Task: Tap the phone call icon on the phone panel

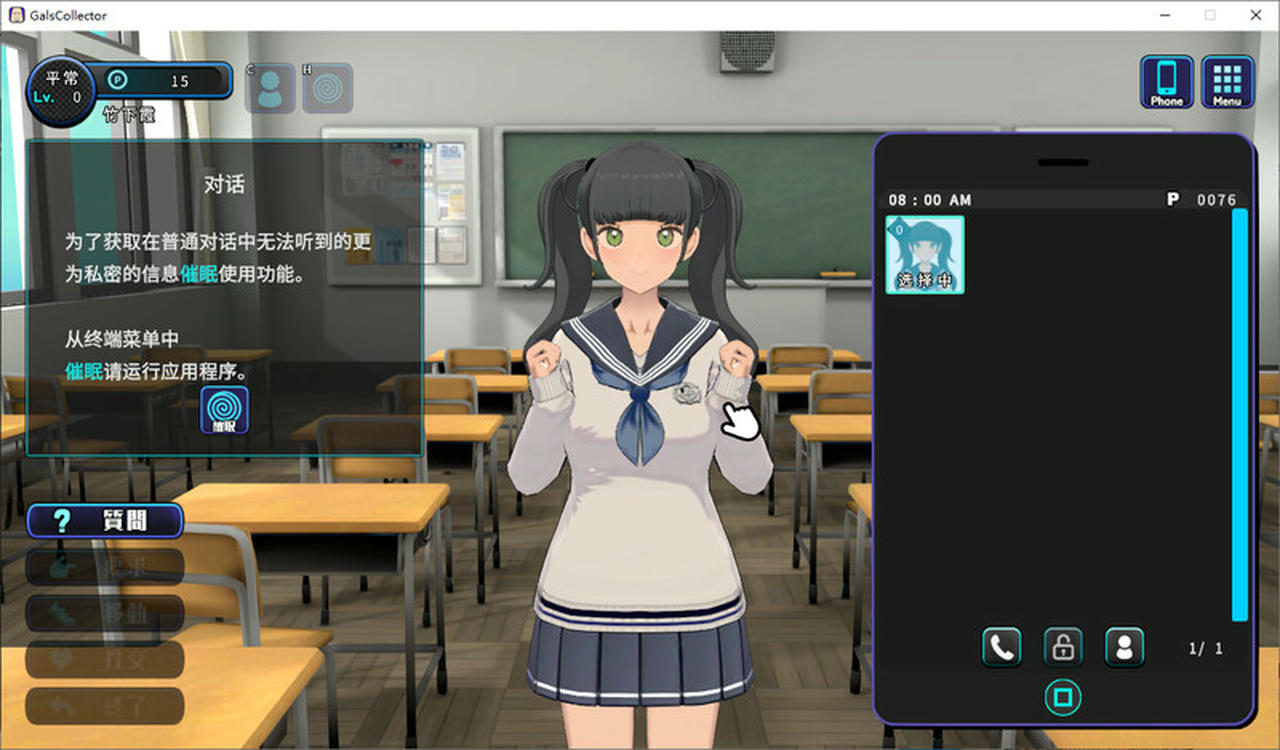Action: tap(1001, 647)
